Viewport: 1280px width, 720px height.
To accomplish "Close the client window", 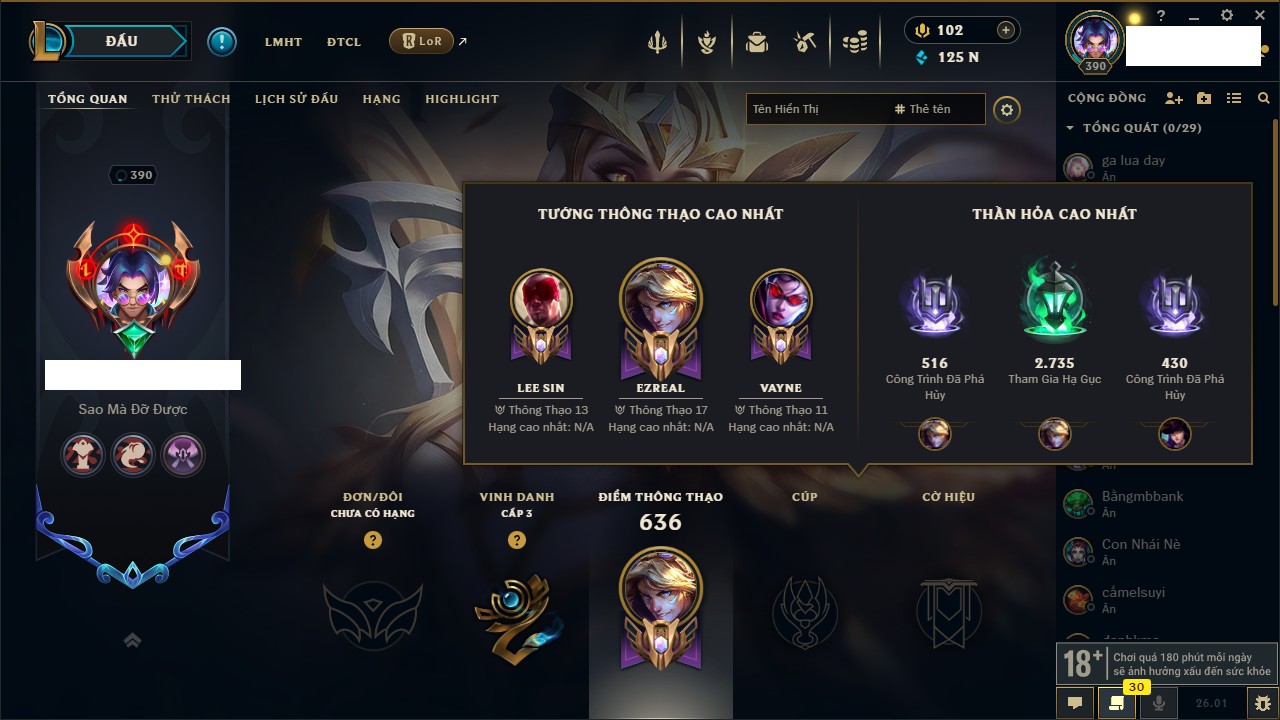I will pos(1259,16).
